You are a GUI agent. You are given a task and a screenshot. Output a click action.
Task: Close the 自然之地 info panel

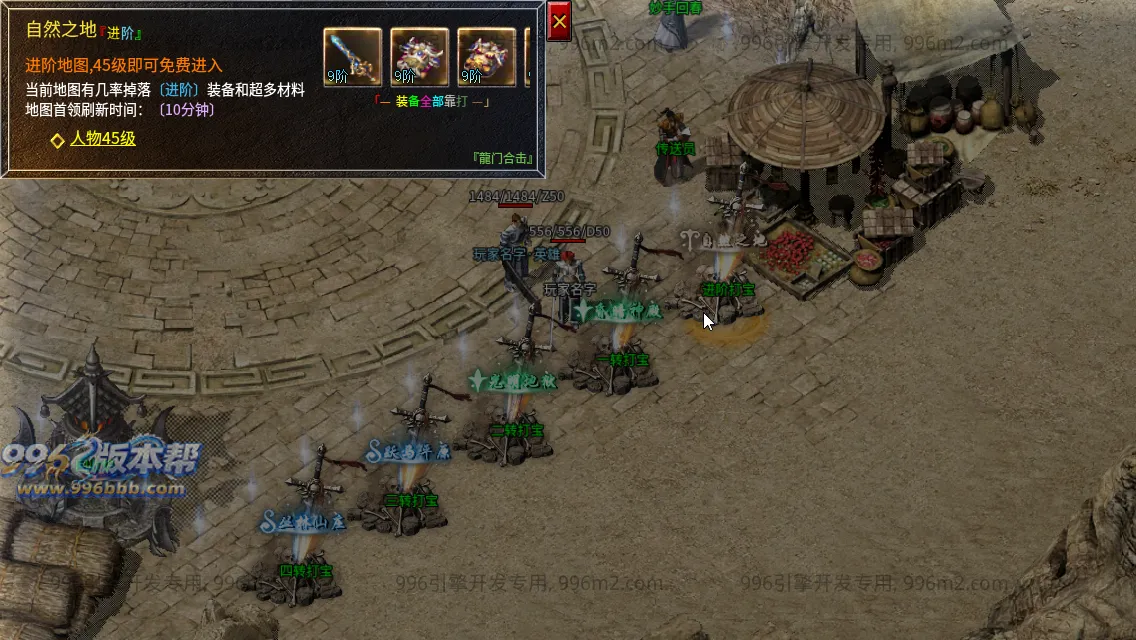[x=559, y=21]
